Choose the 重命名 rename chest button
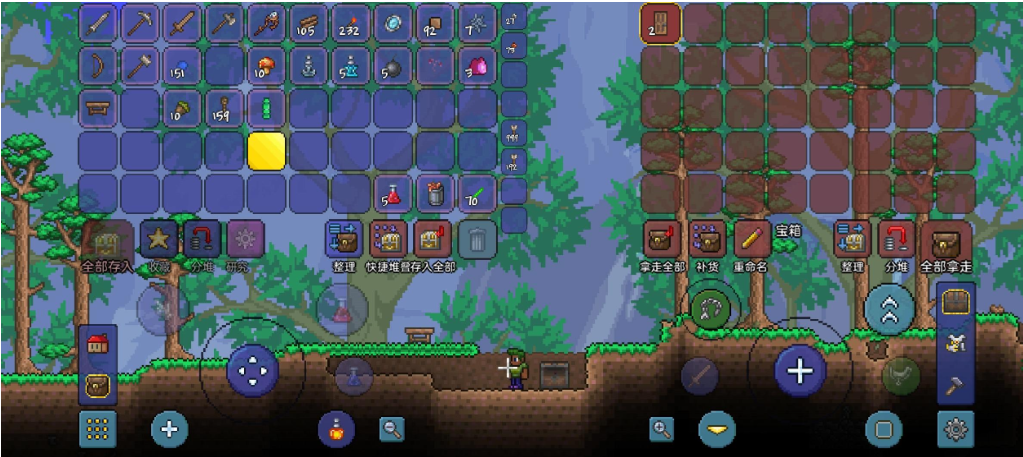1023x457 pixels. coord(751,240)
